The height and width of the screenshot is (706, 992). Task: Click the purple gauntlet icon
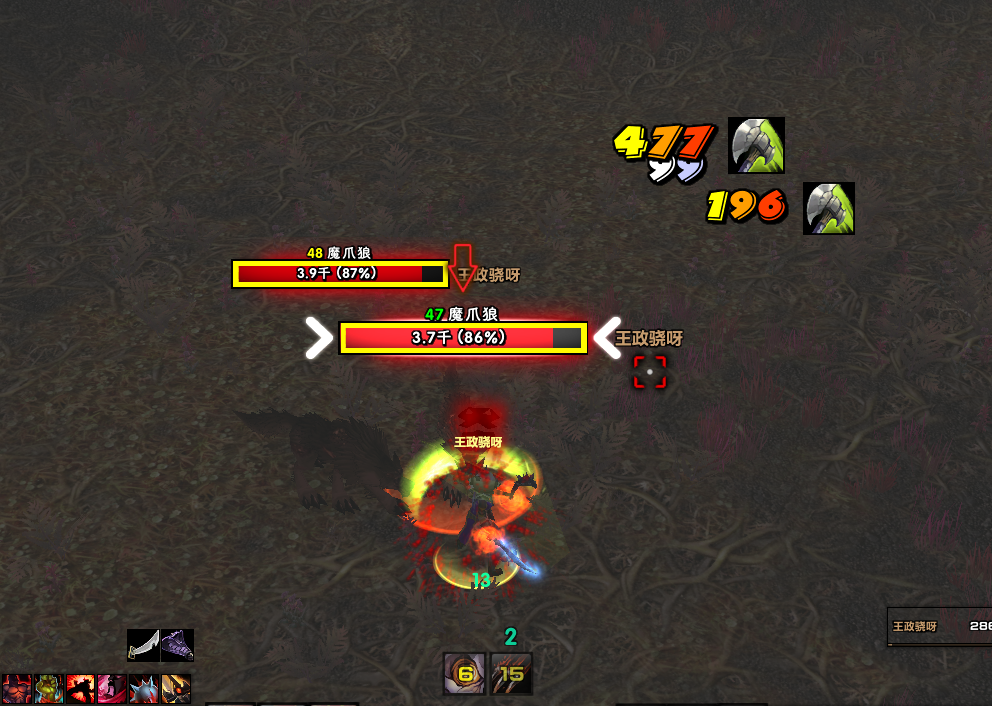point(177,645)
